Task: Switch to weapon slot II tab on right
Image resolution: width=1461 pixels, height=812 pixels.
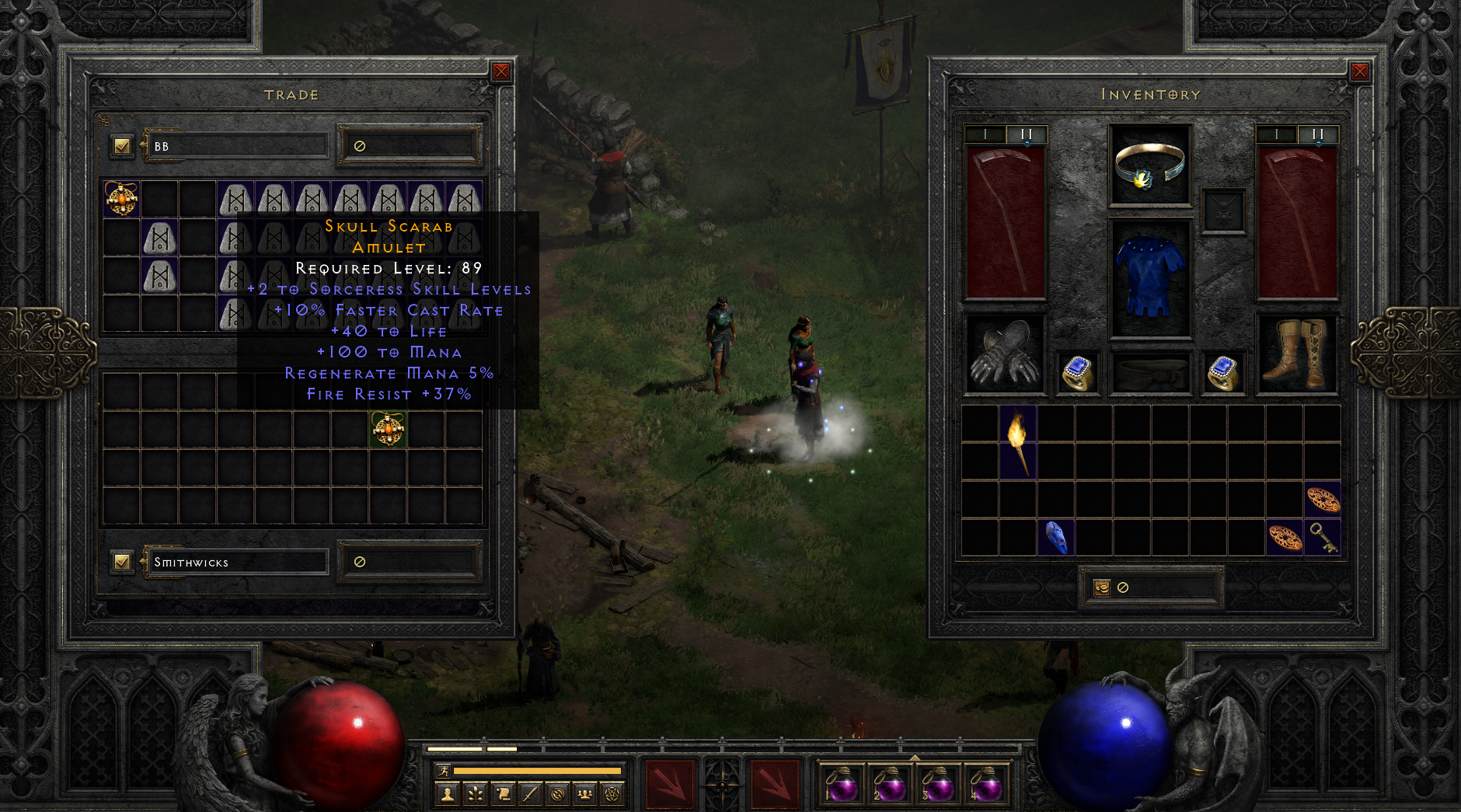Action: pyautogui.click(x=1317, y=133)
